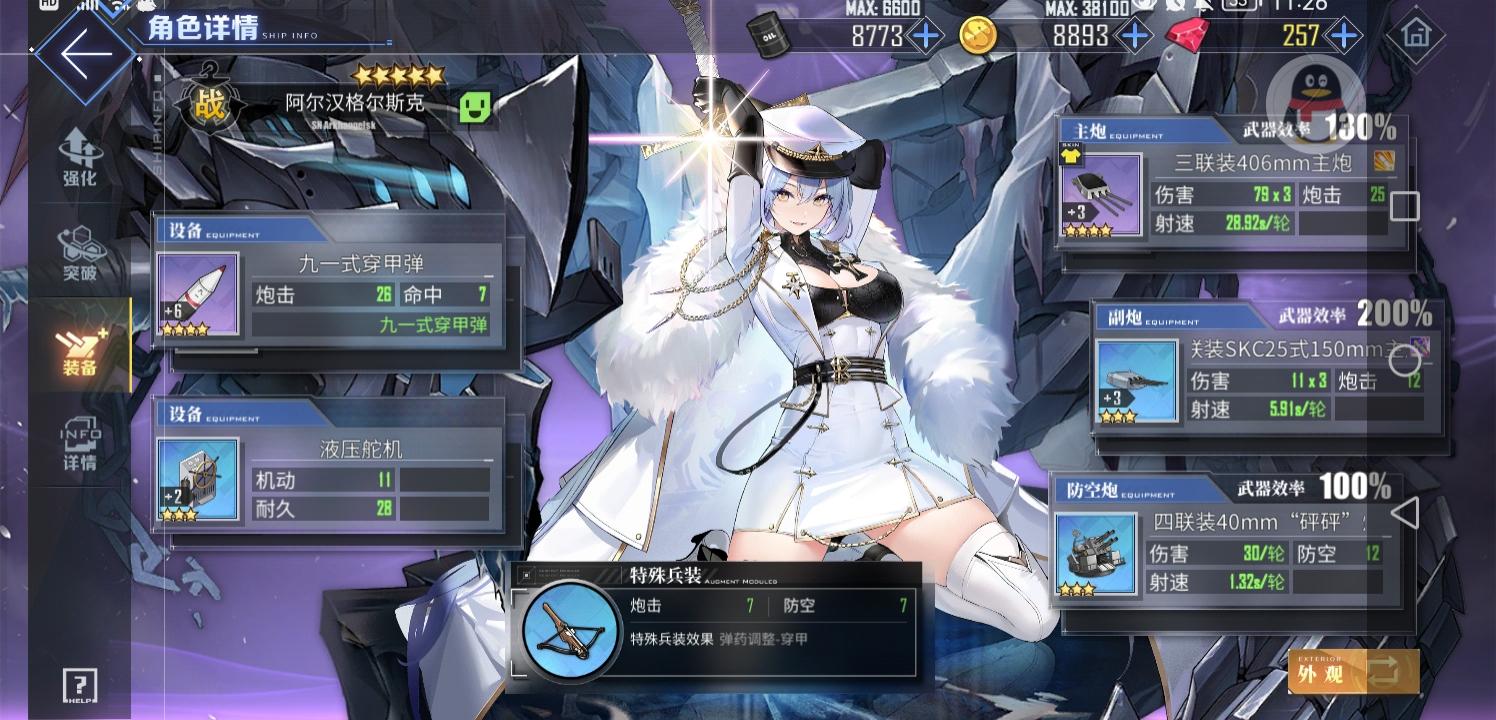Switch to the 装备 equipment tab
The width and height of the screenshot is (1496, 720).
pos(79,350)
